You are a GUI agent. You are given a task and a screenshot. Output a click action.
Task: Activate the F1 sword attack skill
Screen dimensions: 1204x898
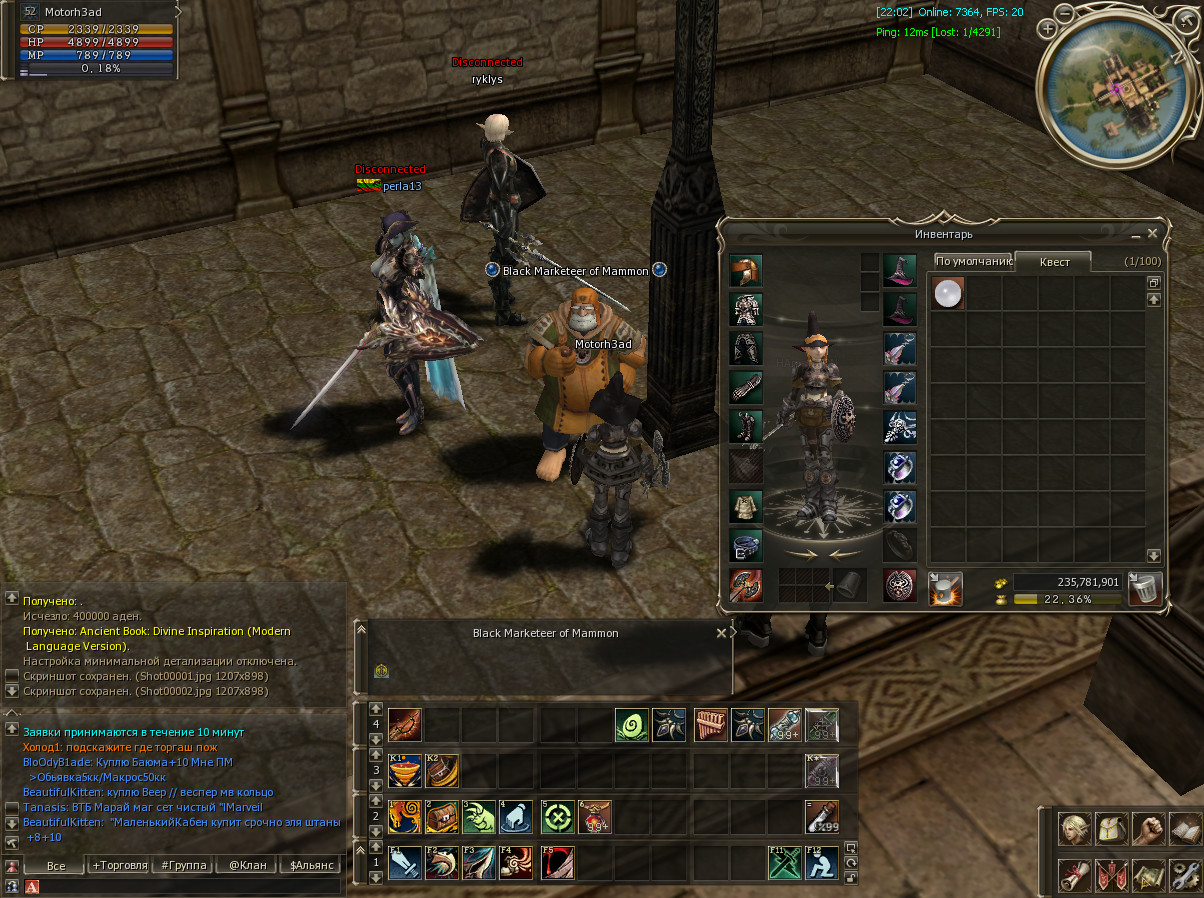coord(405,863)
